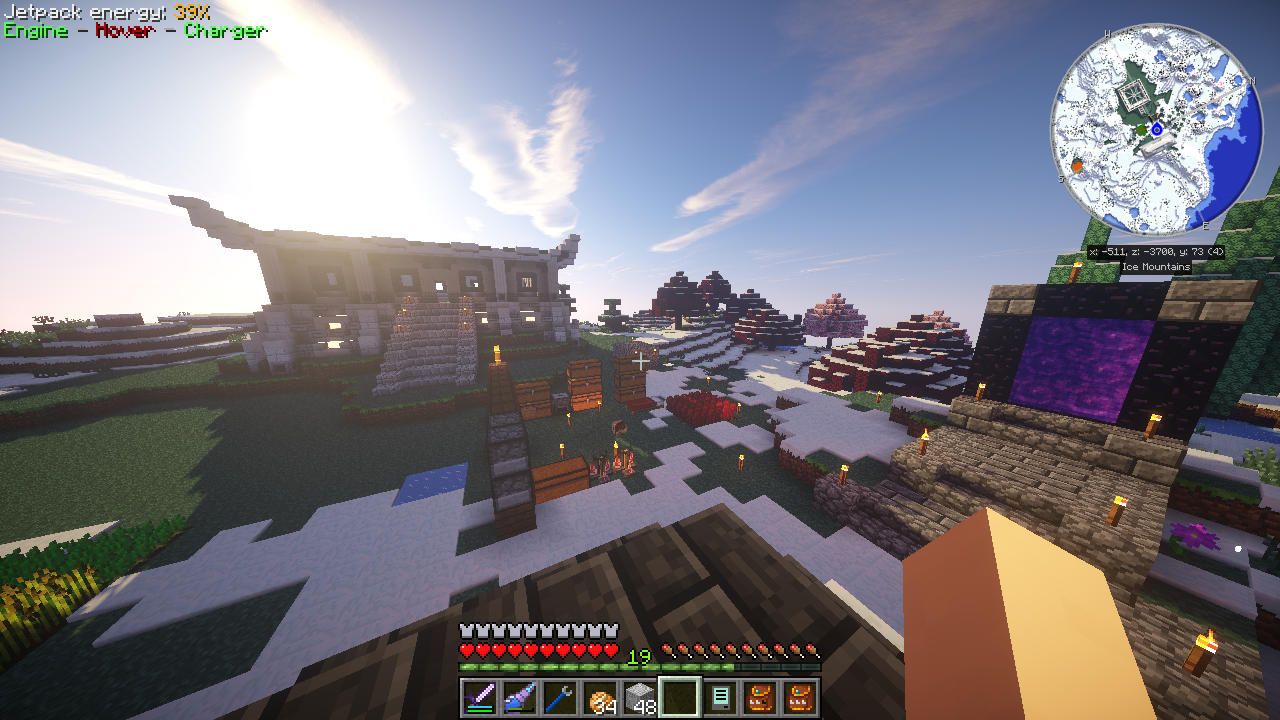Select the tablet device hotbar slot
This screenshot has height=720, width=1280.
coord(720,697)
